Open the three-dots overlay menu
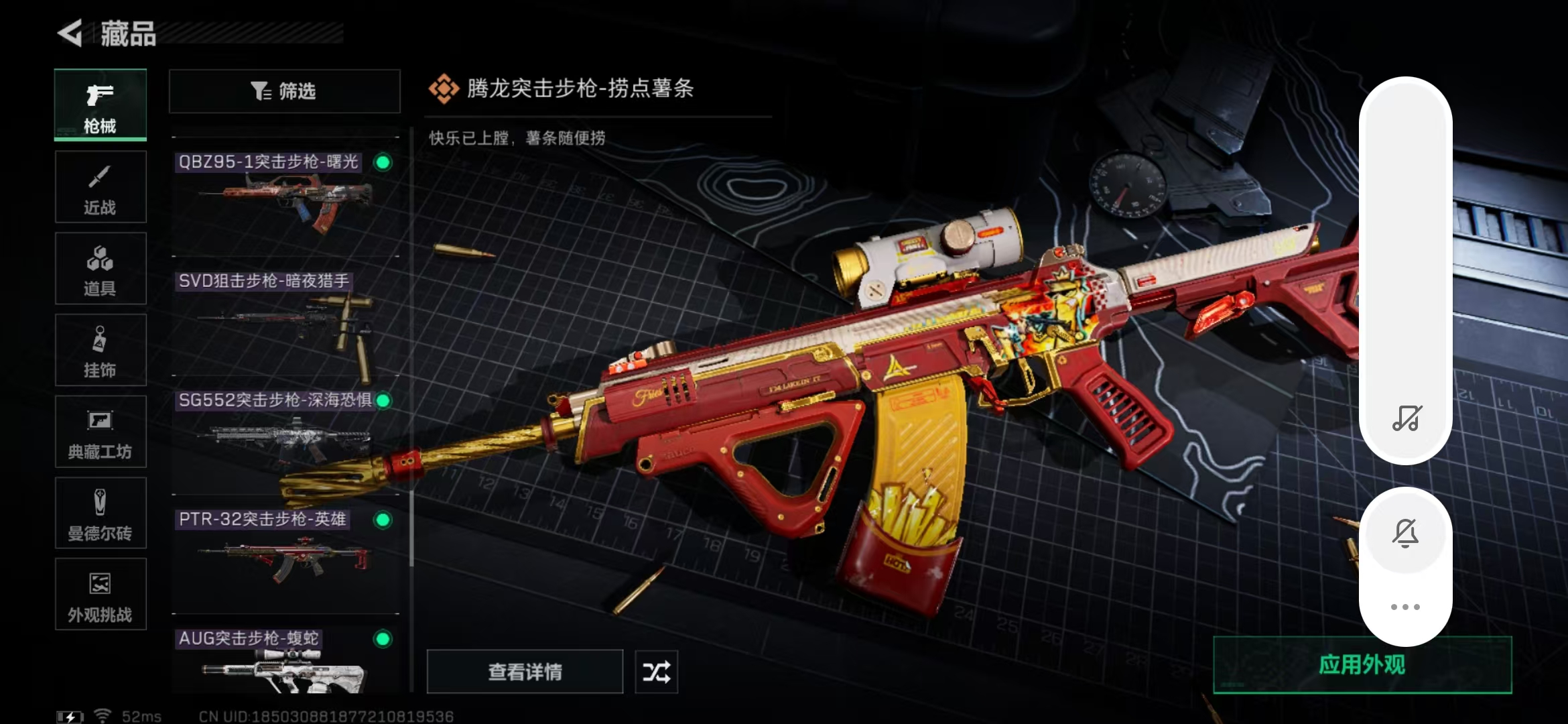Viewport: 1568px width, 724px height. tap(1405, 607)
